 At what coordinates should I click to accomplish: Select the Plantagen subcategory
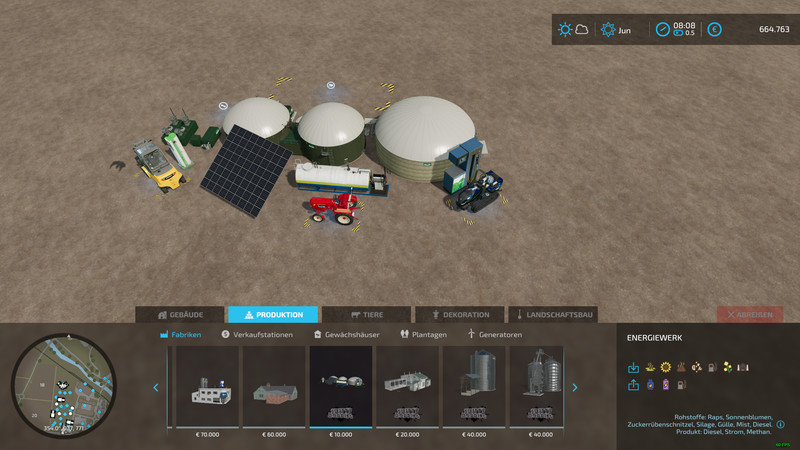[423, 334]
